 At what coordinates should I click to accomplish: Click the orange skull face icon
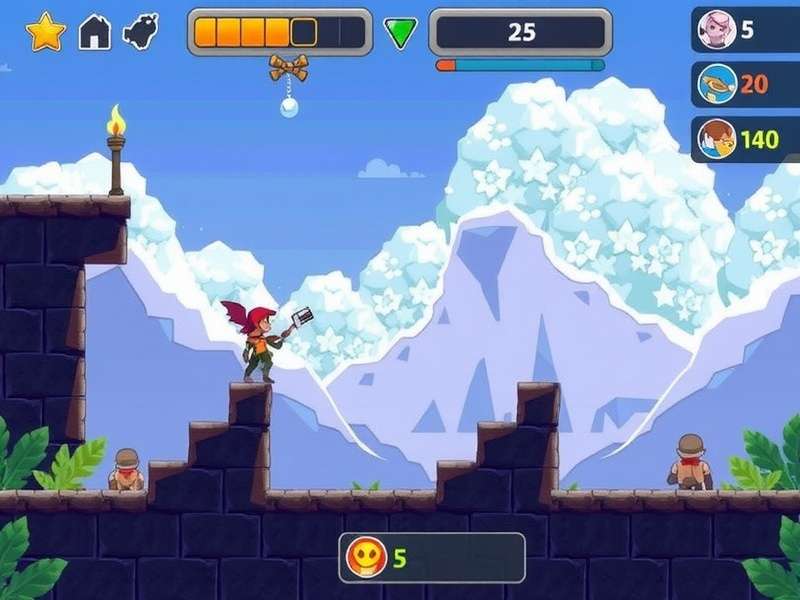pos(366,557)
